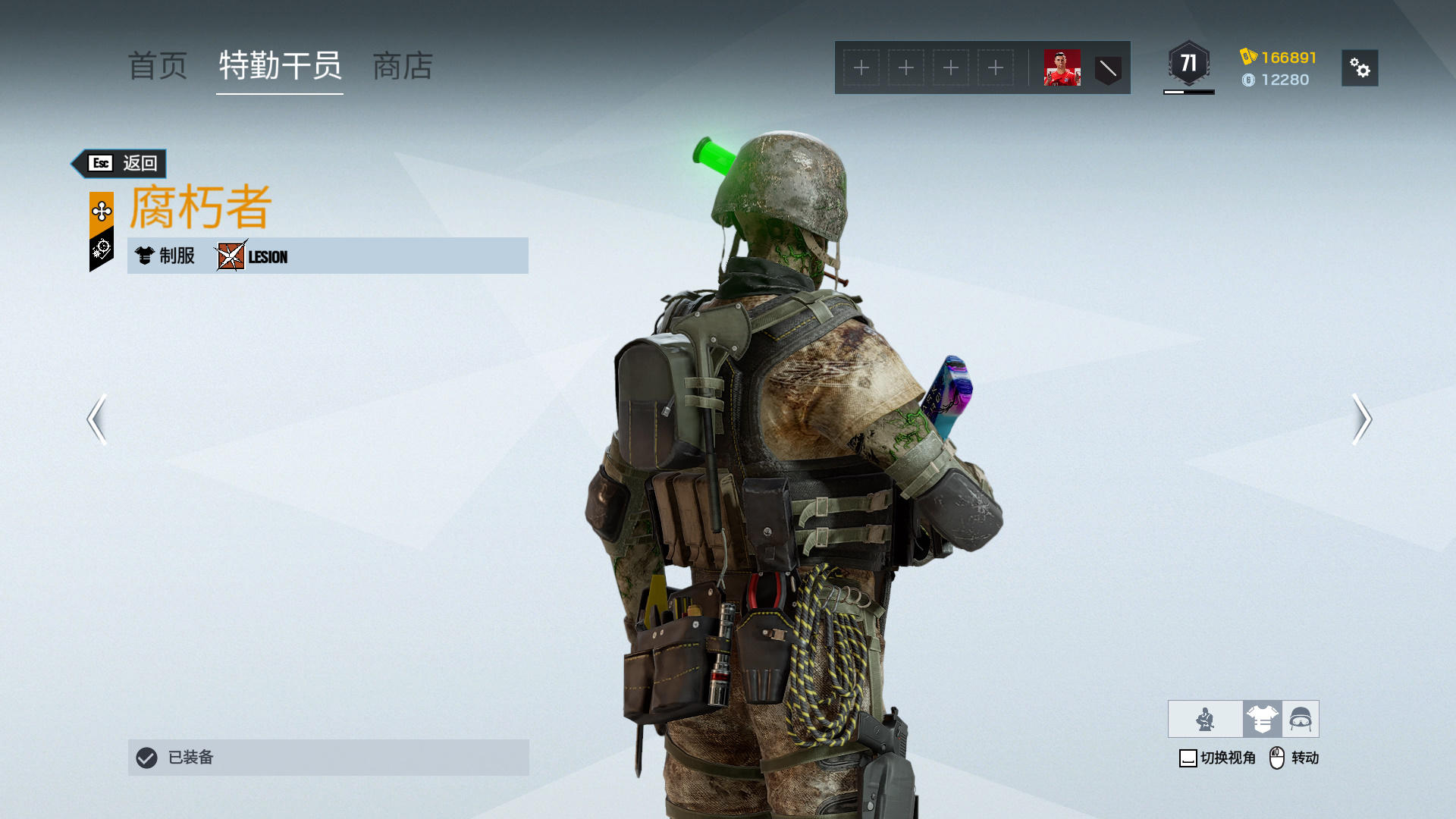Open the 制服 Lesion uniform category bar
Image resolution: width=1456 pixels, height=819 pixels.
328,256
